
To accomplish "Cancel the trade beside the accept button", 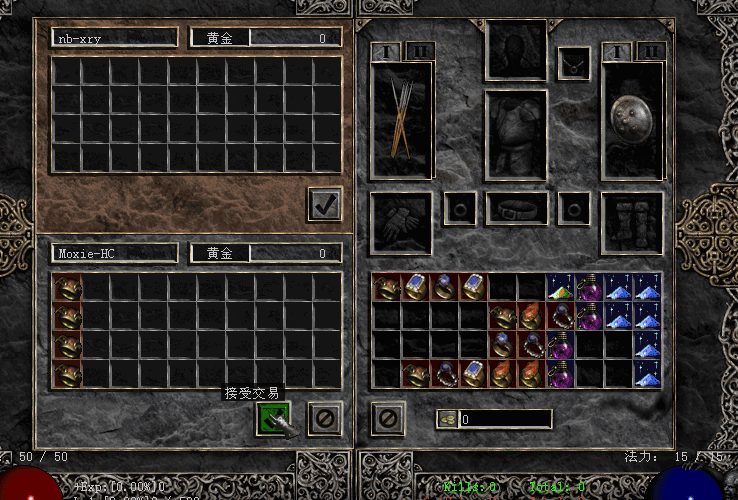I will pos(321,418).
